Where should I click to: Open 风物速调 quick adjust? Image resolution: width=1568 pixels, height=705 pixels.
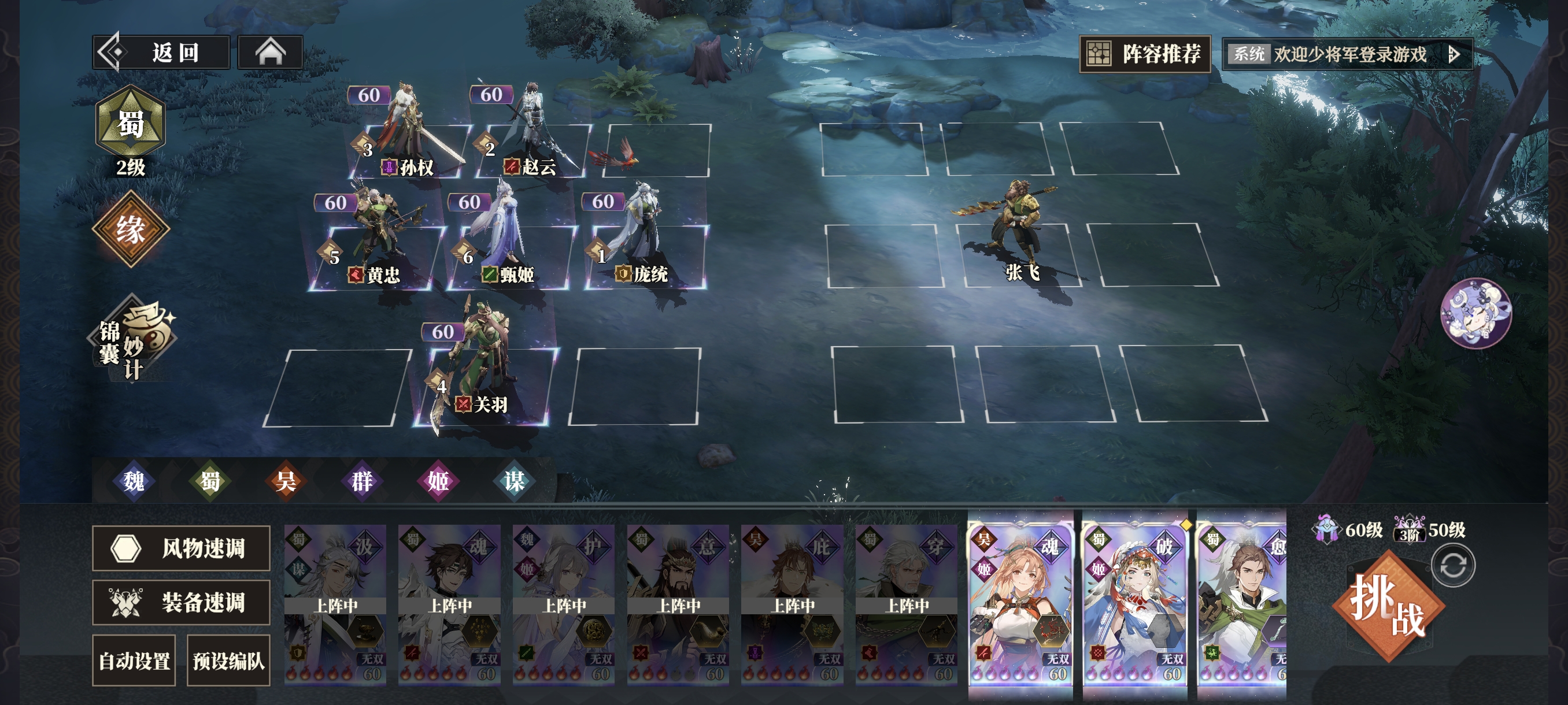pyautogui.click(x=181, y=548)
